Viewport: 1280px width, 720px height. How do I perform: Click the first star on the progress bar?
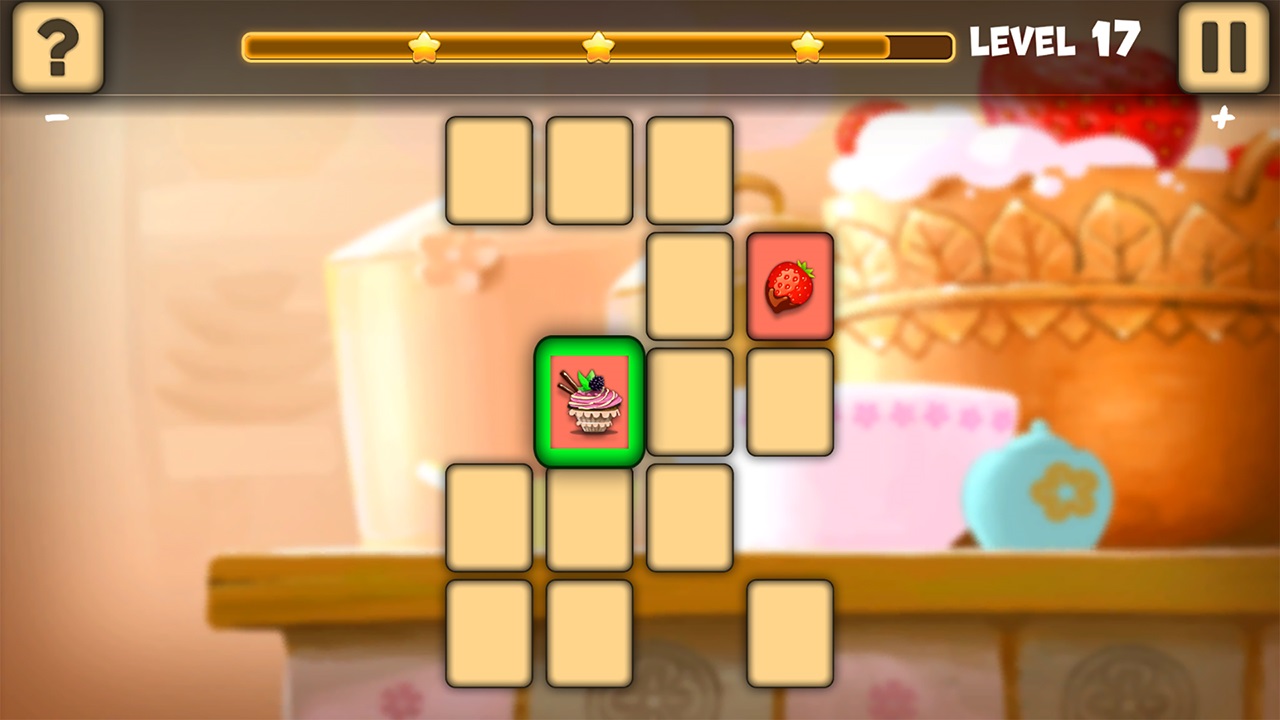click(422, 44)
